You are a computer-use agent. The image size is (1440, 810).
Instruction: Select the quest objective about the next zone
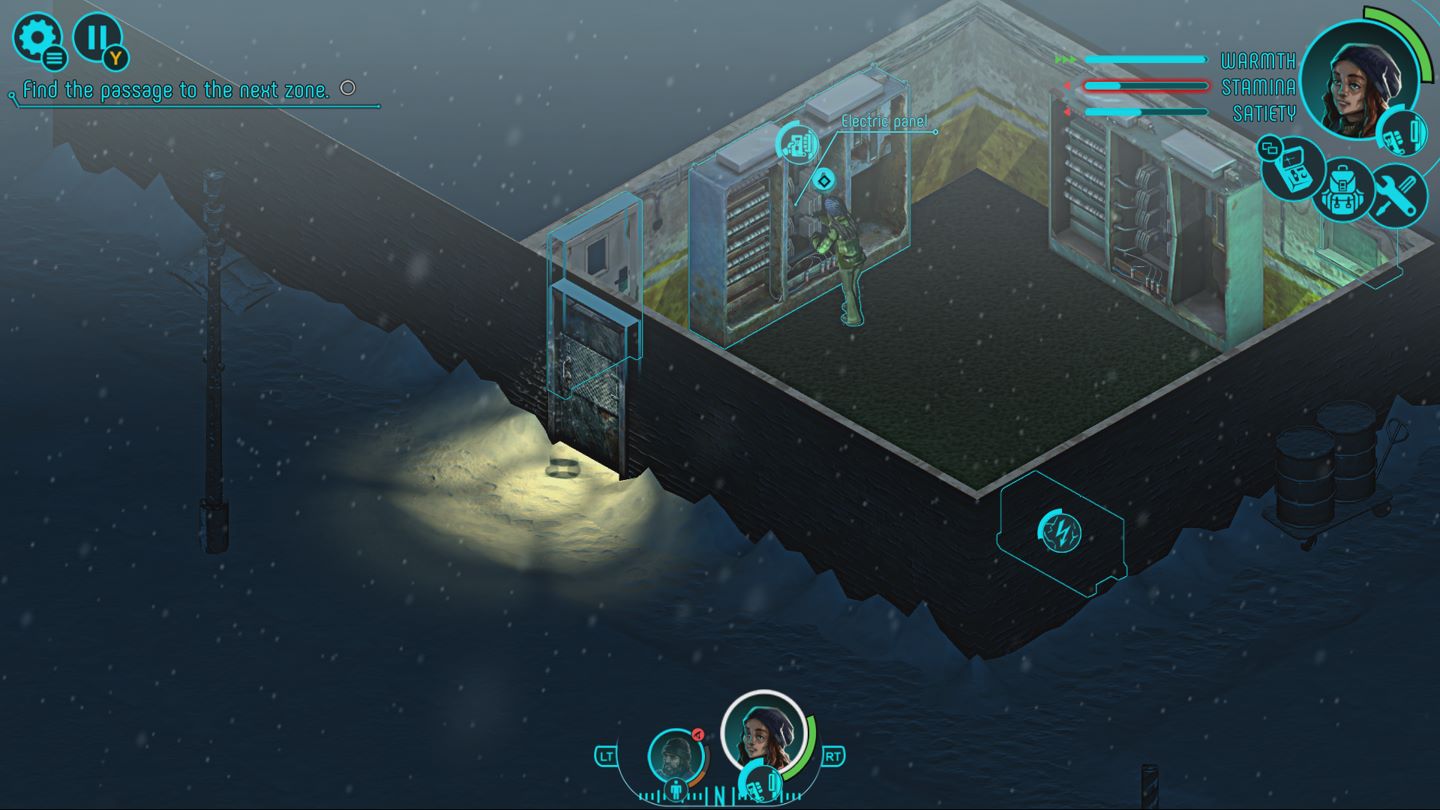pyautogui.click(x=176, y=90)
